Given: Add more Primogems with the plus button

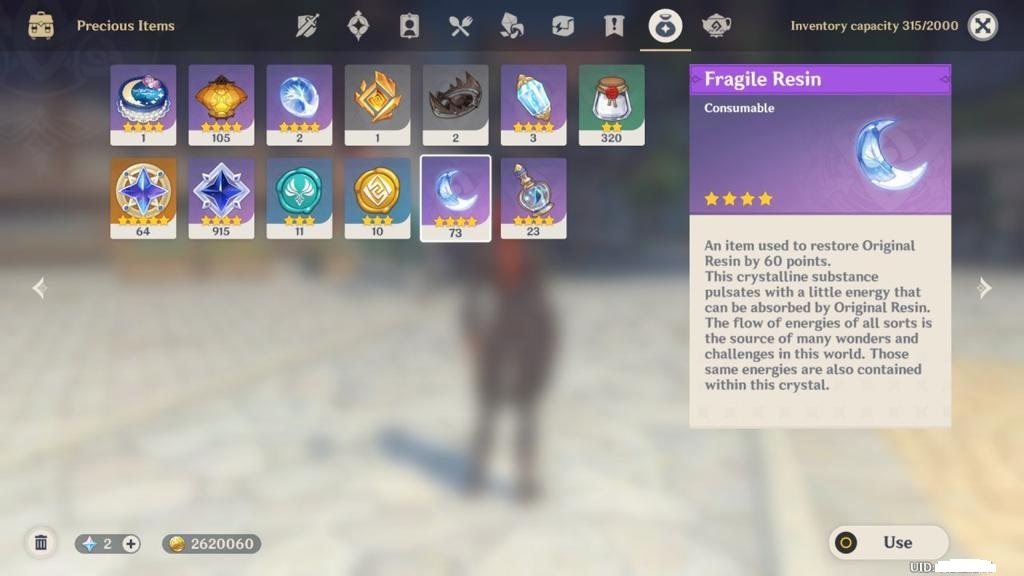Looking at the screenshot, I should tap(131, 544).
